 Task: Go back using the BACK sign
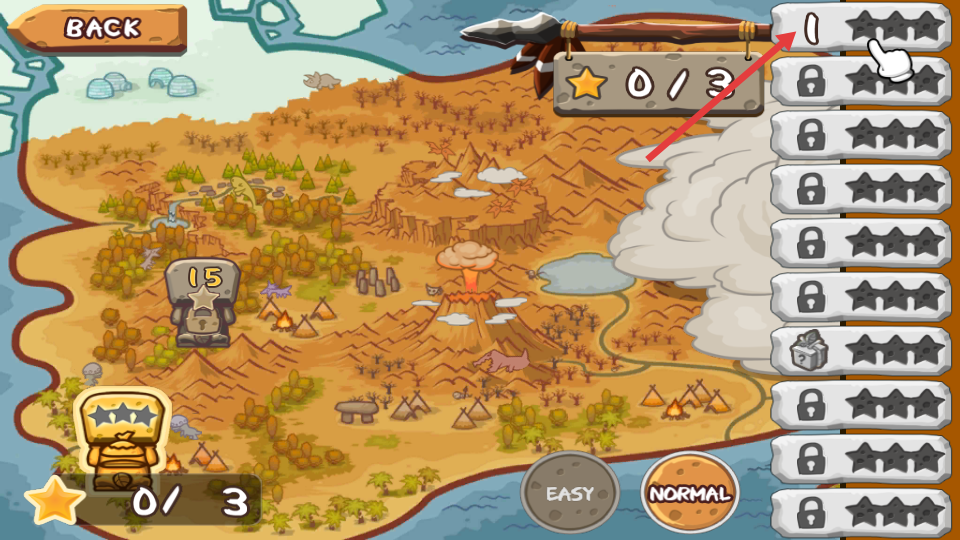pos(102,27)
